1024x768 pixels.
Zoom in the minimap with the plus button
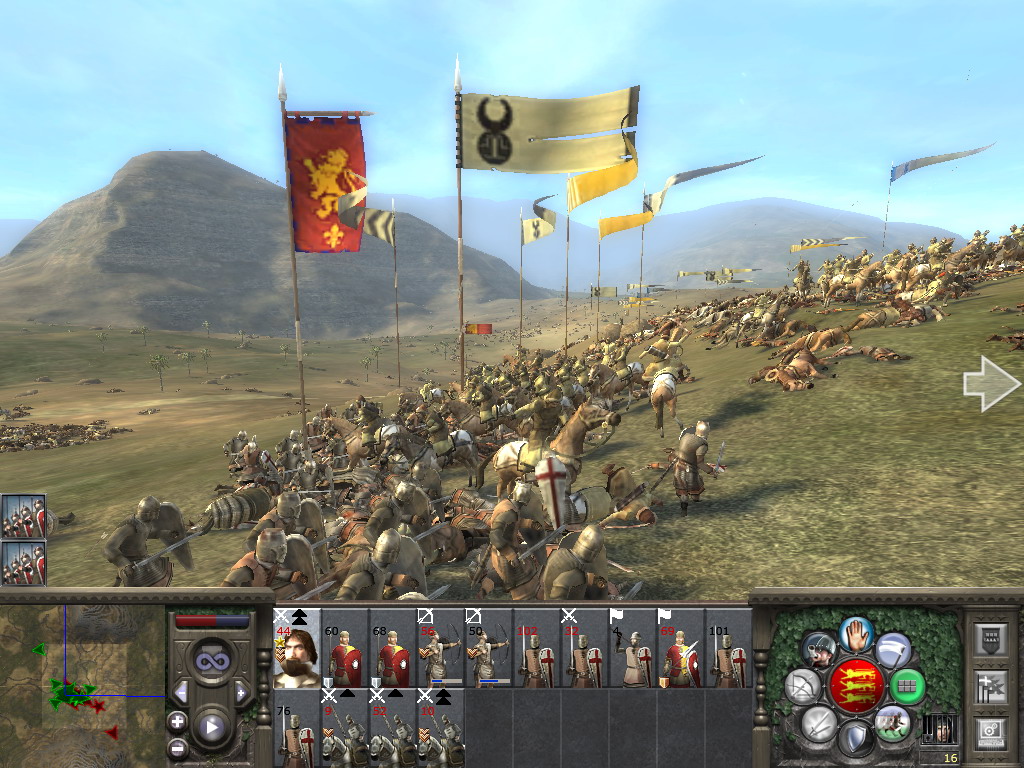tap(177, 721)
